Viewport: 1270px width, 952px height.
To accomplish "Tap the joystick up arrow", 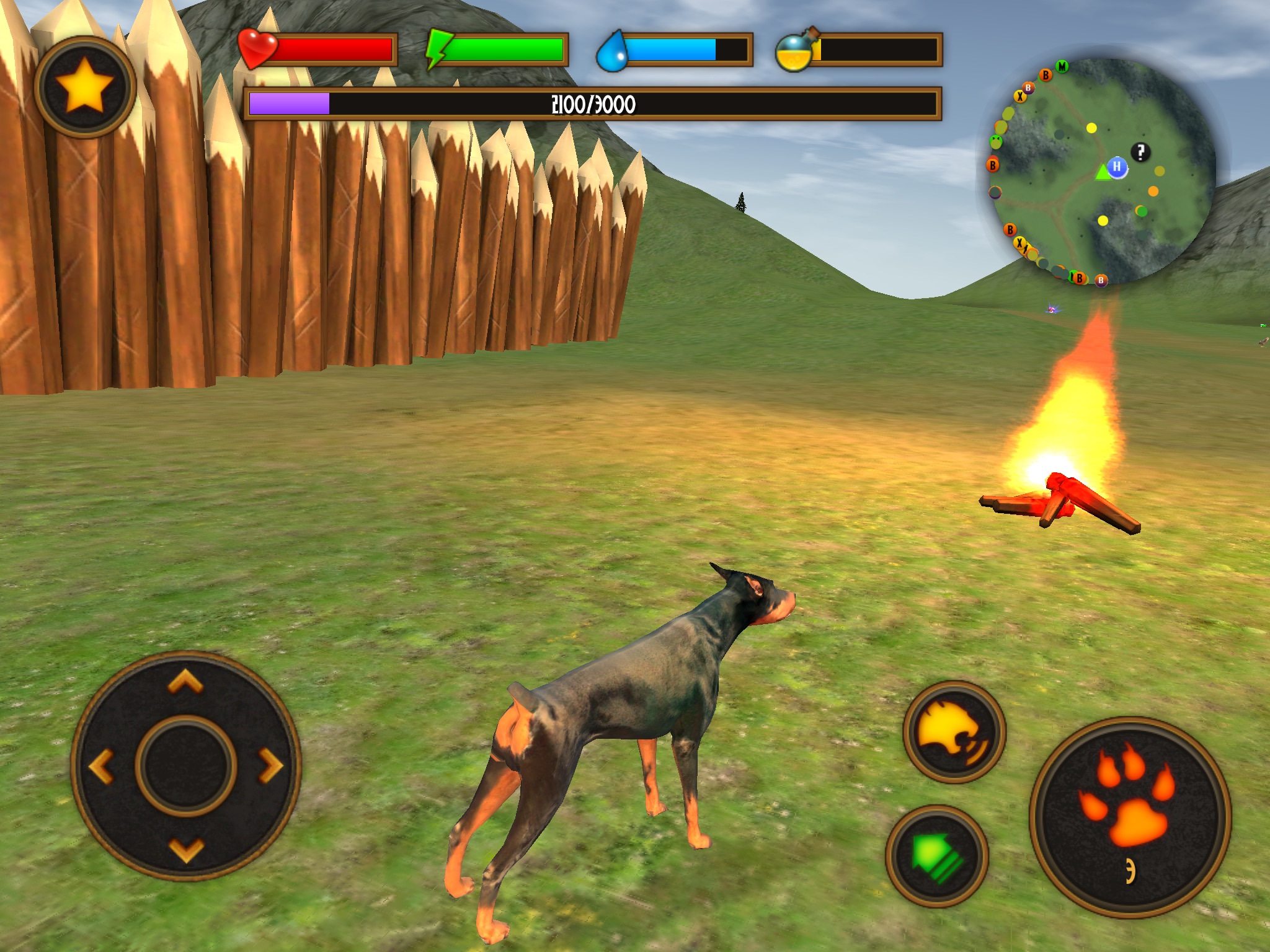I will coord(185,682).
